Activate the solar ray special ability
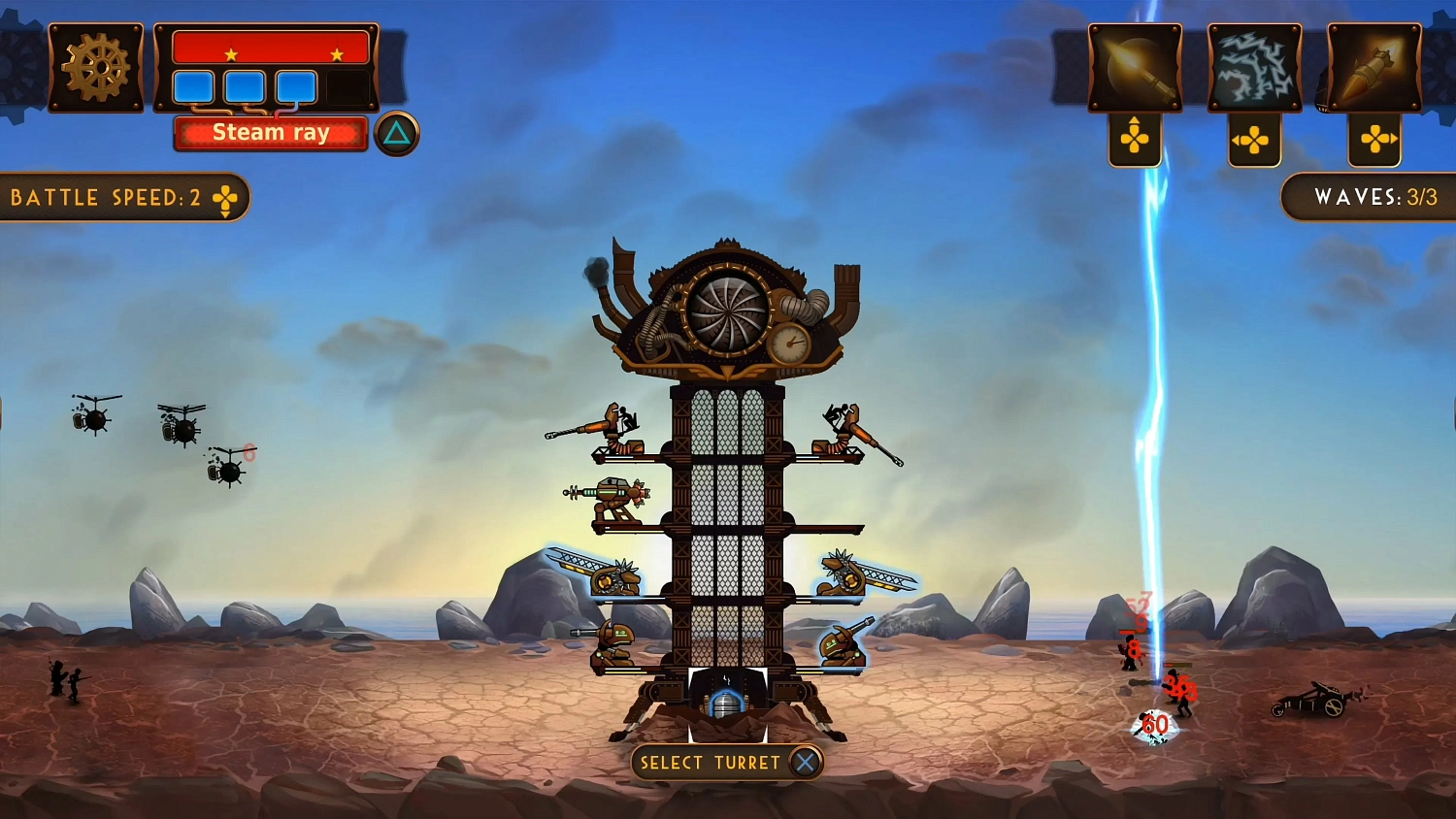The image size is (1456, 819). (1134, 66)
